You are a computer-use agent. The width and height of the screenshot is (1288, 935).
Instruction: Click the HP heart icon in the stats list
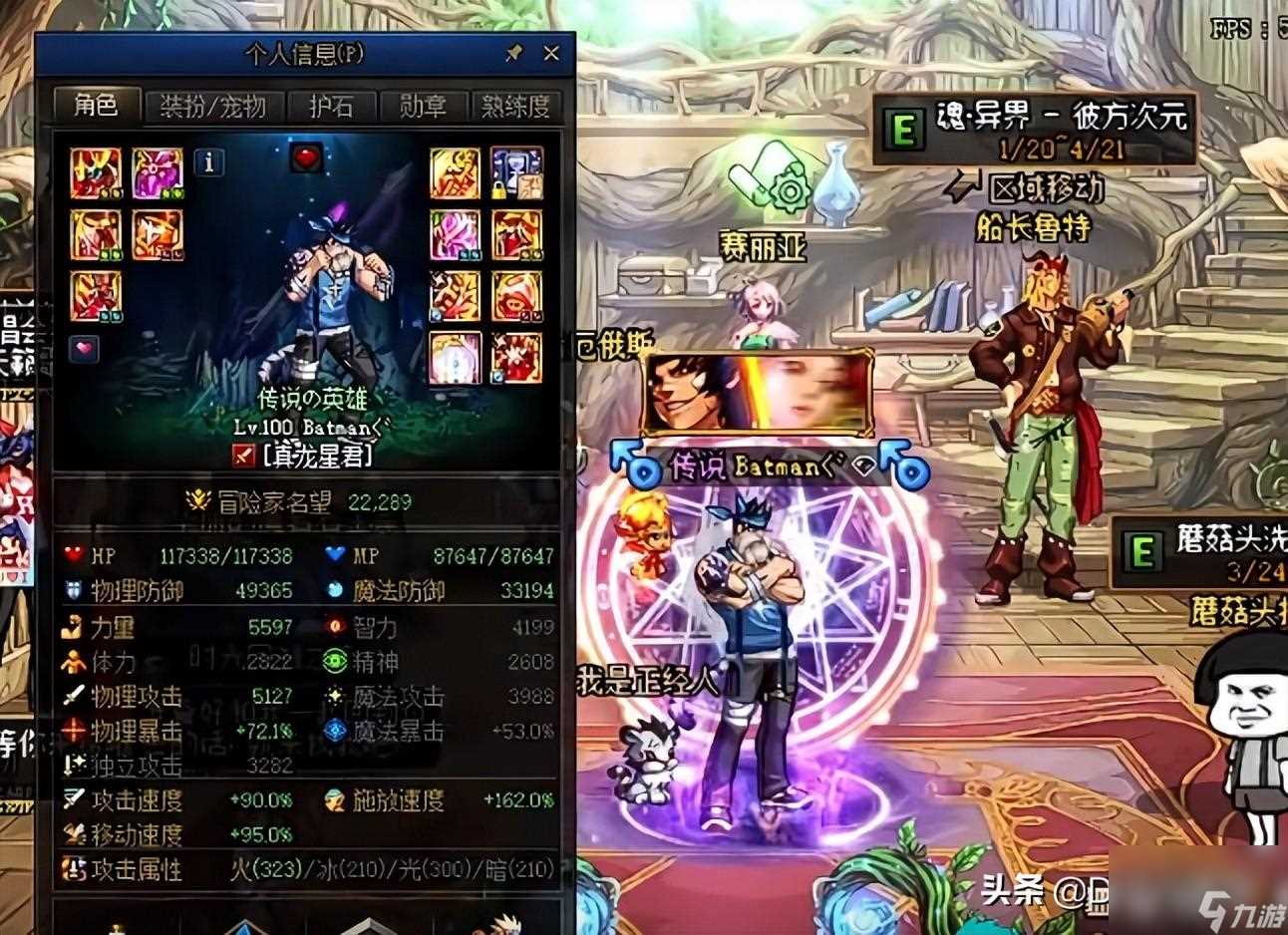pyautogui.click(x=71, y=556)
